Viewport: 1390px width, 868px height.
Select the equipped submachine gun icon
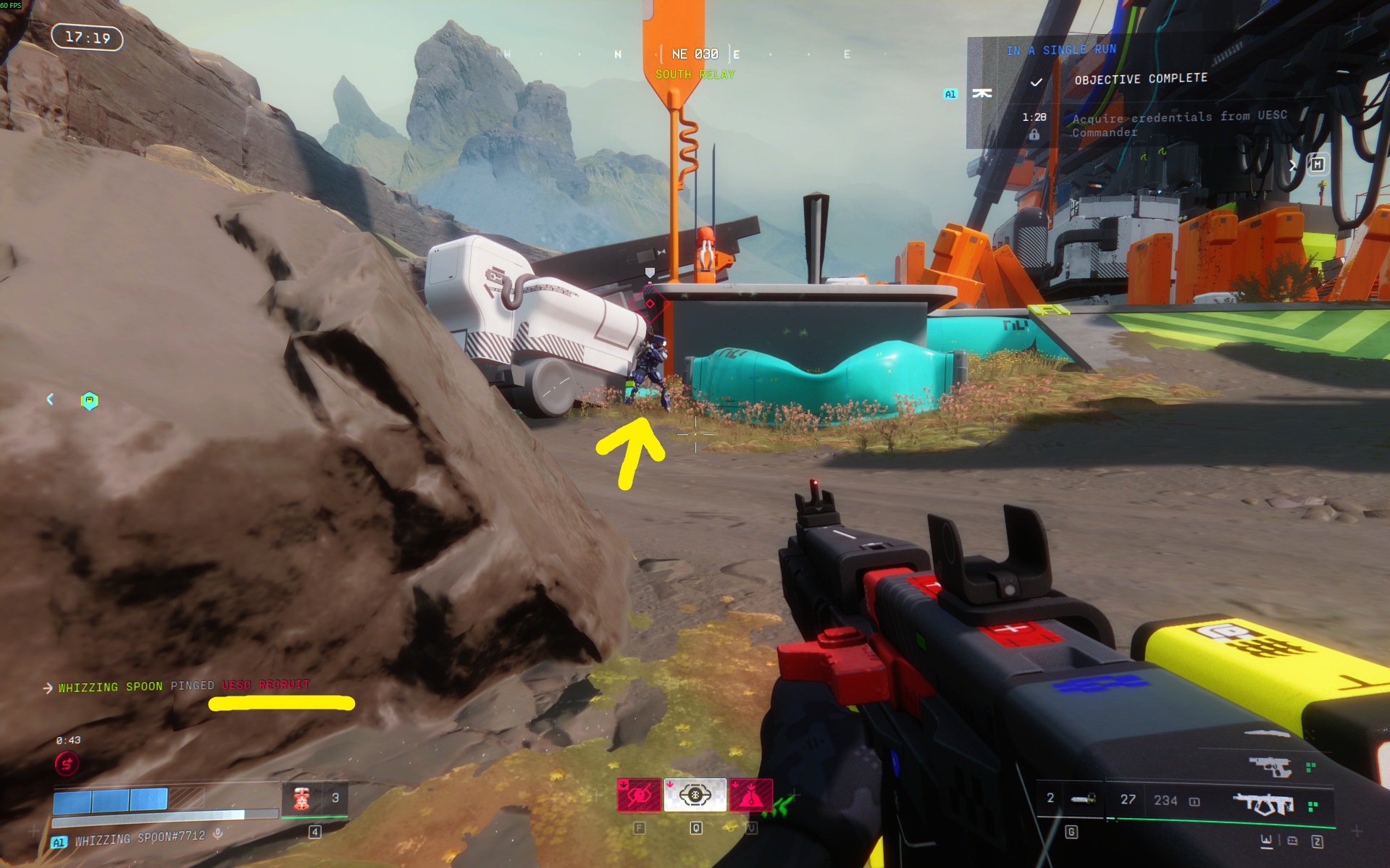1264,804
